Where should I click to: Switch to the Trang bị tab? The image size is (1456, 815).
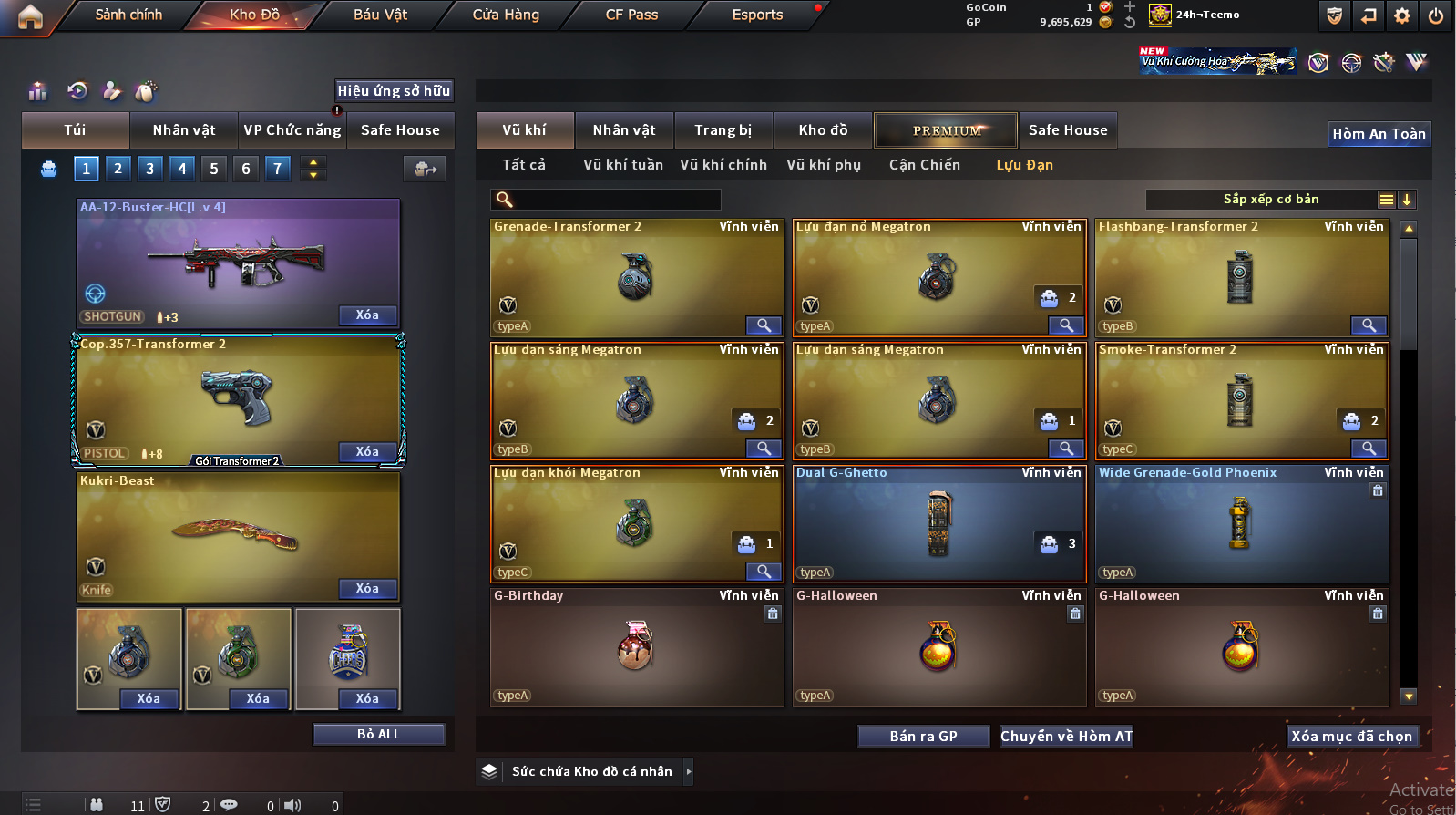(723, 130)
